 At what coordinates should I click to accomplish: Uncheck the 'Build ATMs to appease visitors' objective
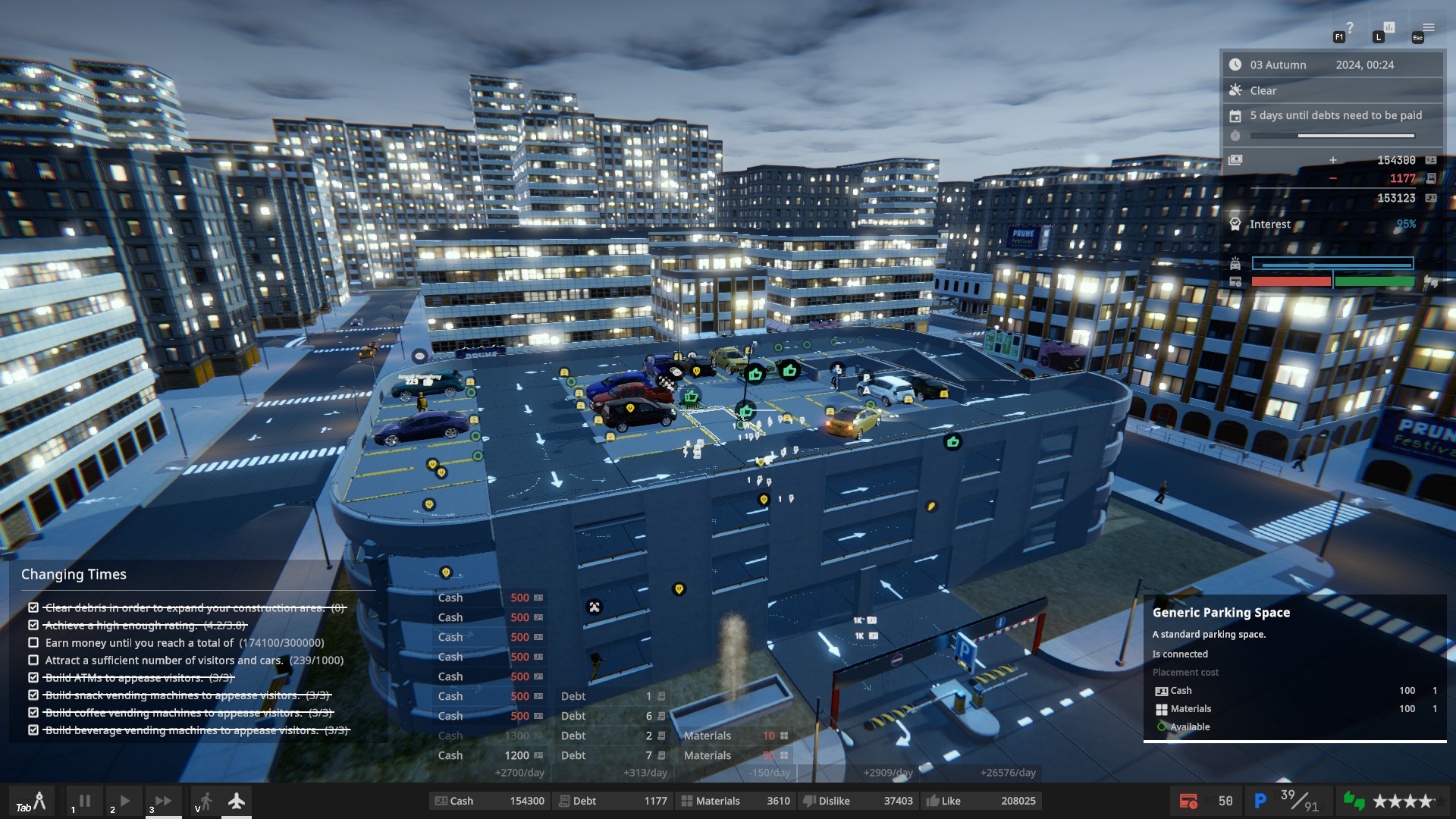(x=32, y=678)
